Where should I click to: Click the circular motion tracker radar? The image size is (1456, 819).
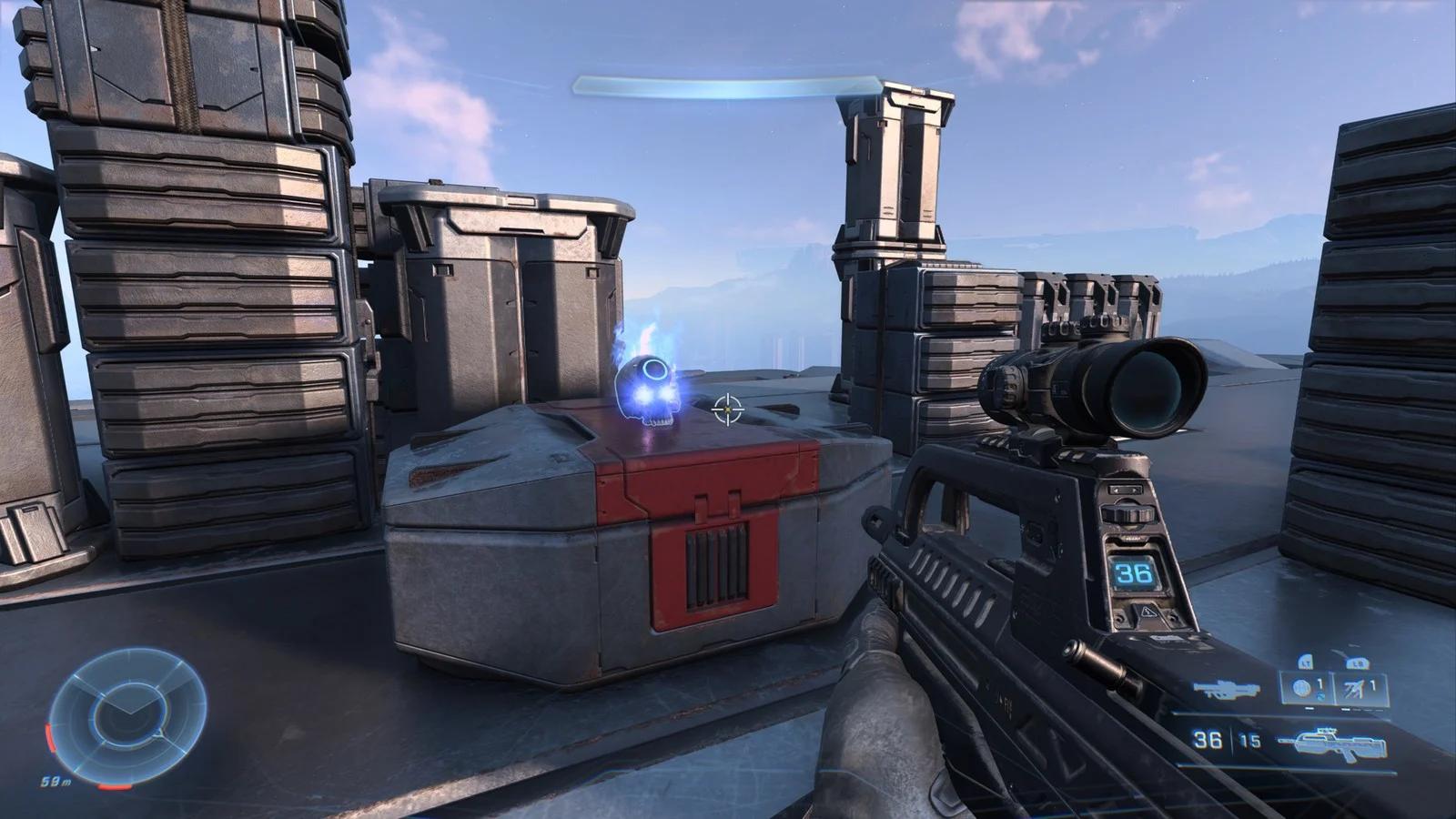click(127, 712)
